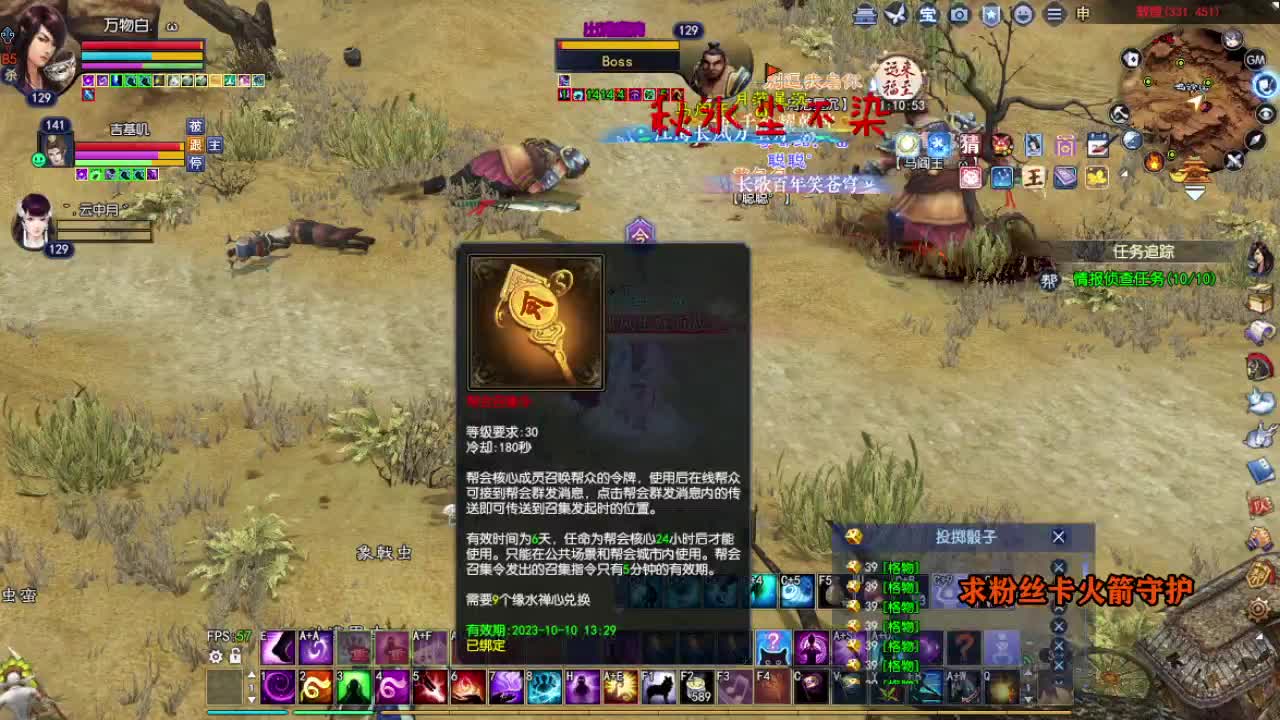Open the 宝 treasure icon at top
This screenshot has height=720, width=1280.
928,16
